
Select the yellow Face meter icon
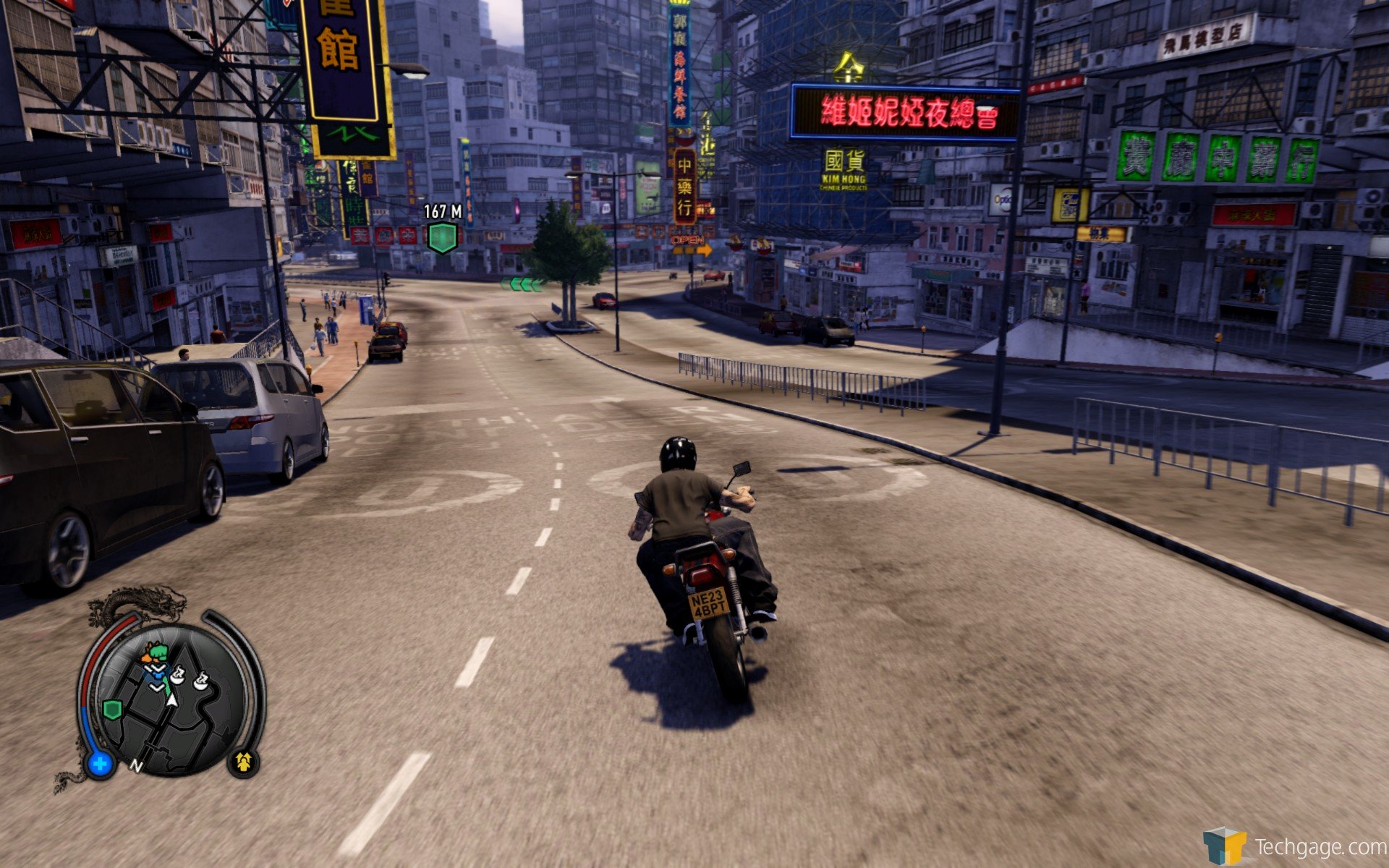(x=243, y=762)
